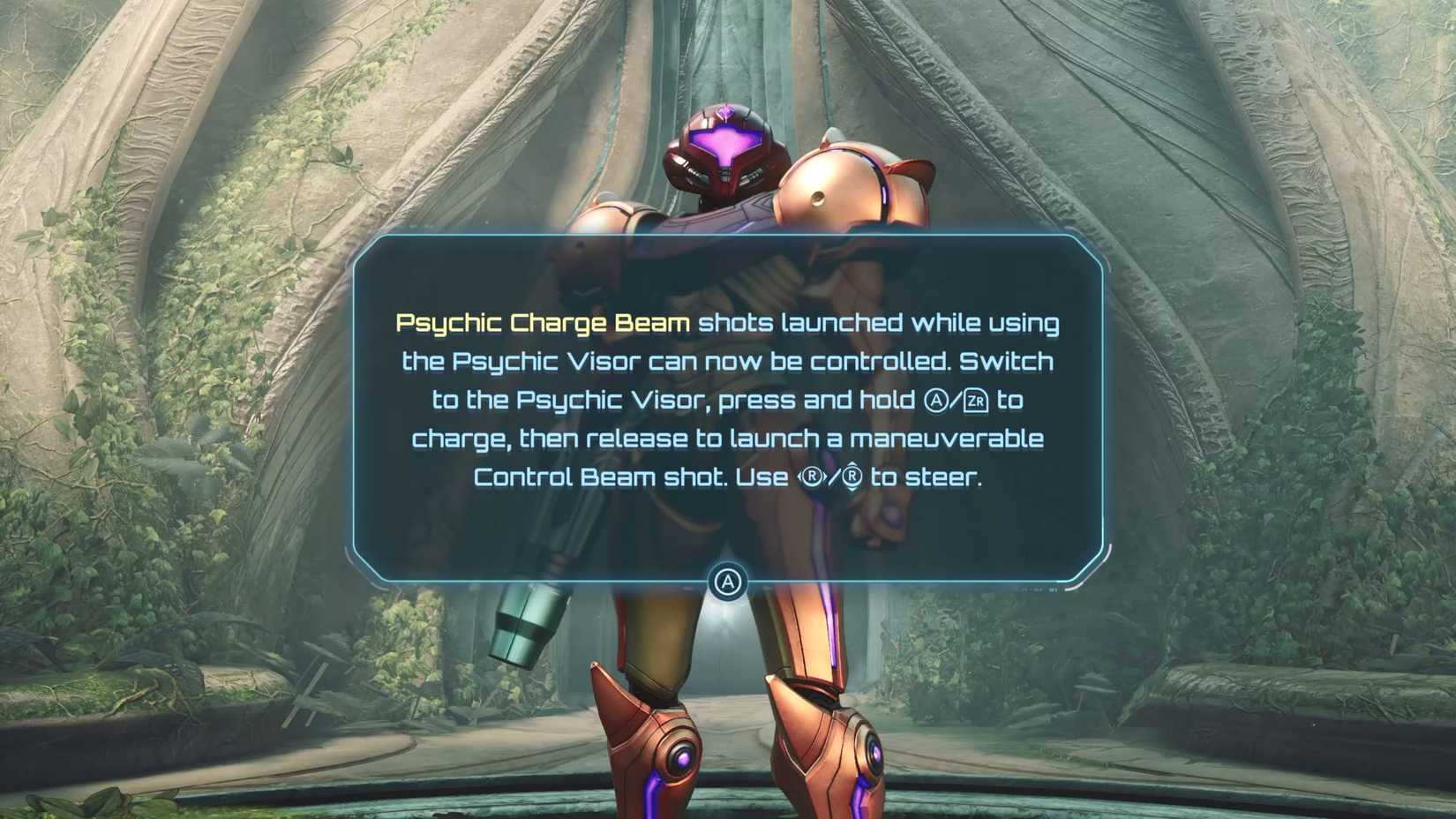Click the slash separator between A and ZR glyphs
Image resolution: width=1456 pixels, height=819 pixels.
pyautogui.click(x=957, y=400)
